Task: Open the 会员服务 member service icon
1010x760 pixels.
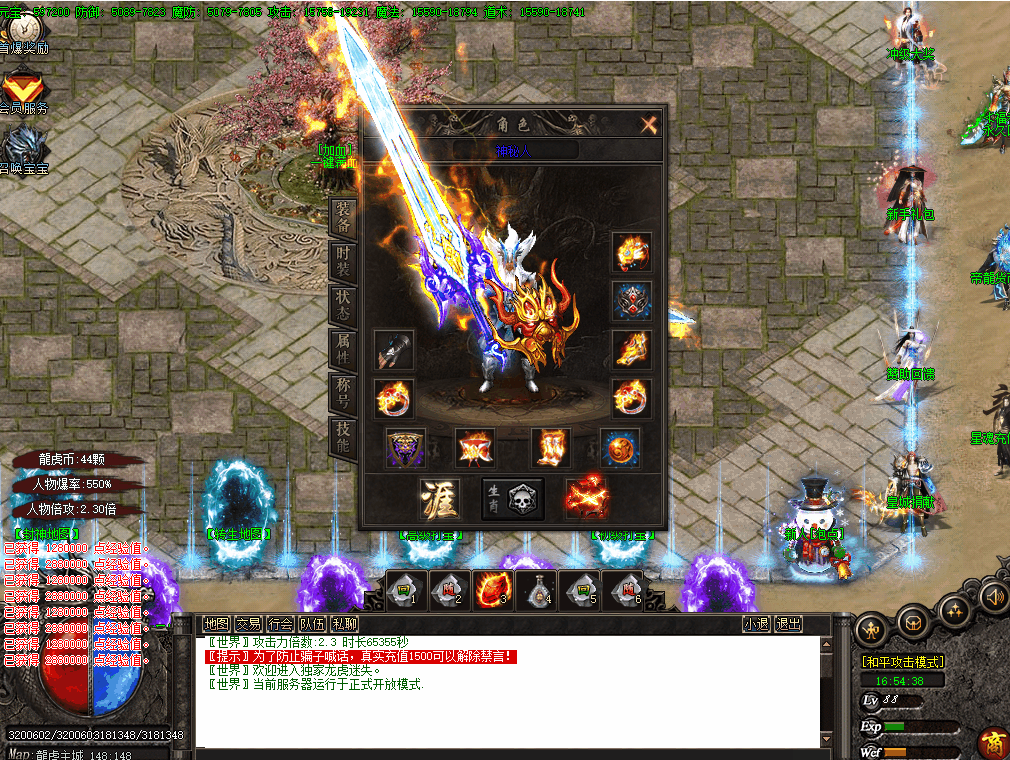Action: click(24, 90)
